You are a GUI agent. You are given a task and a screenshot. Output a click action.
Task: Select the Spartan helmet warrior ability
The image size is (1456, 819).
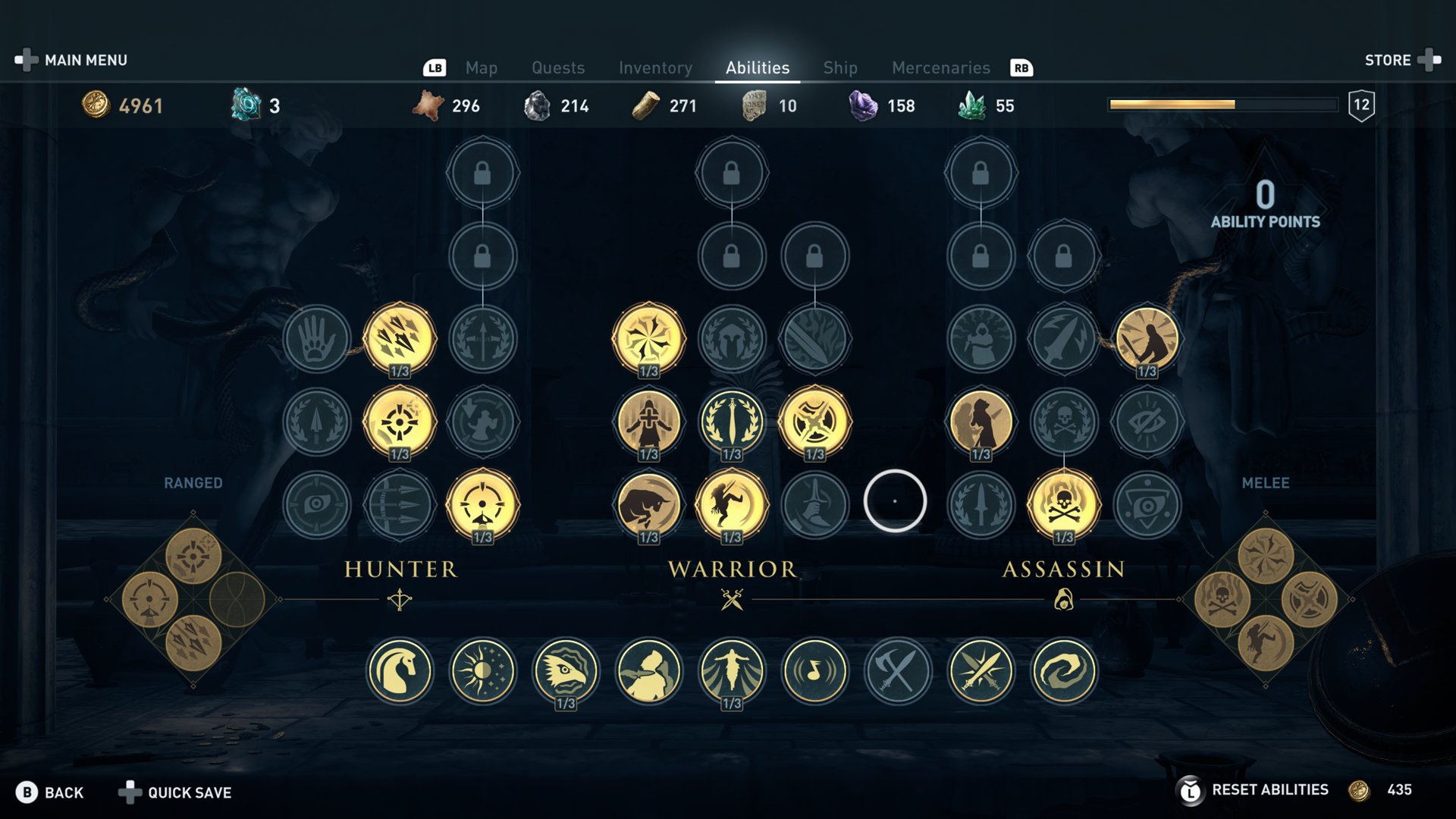point(732,338)
